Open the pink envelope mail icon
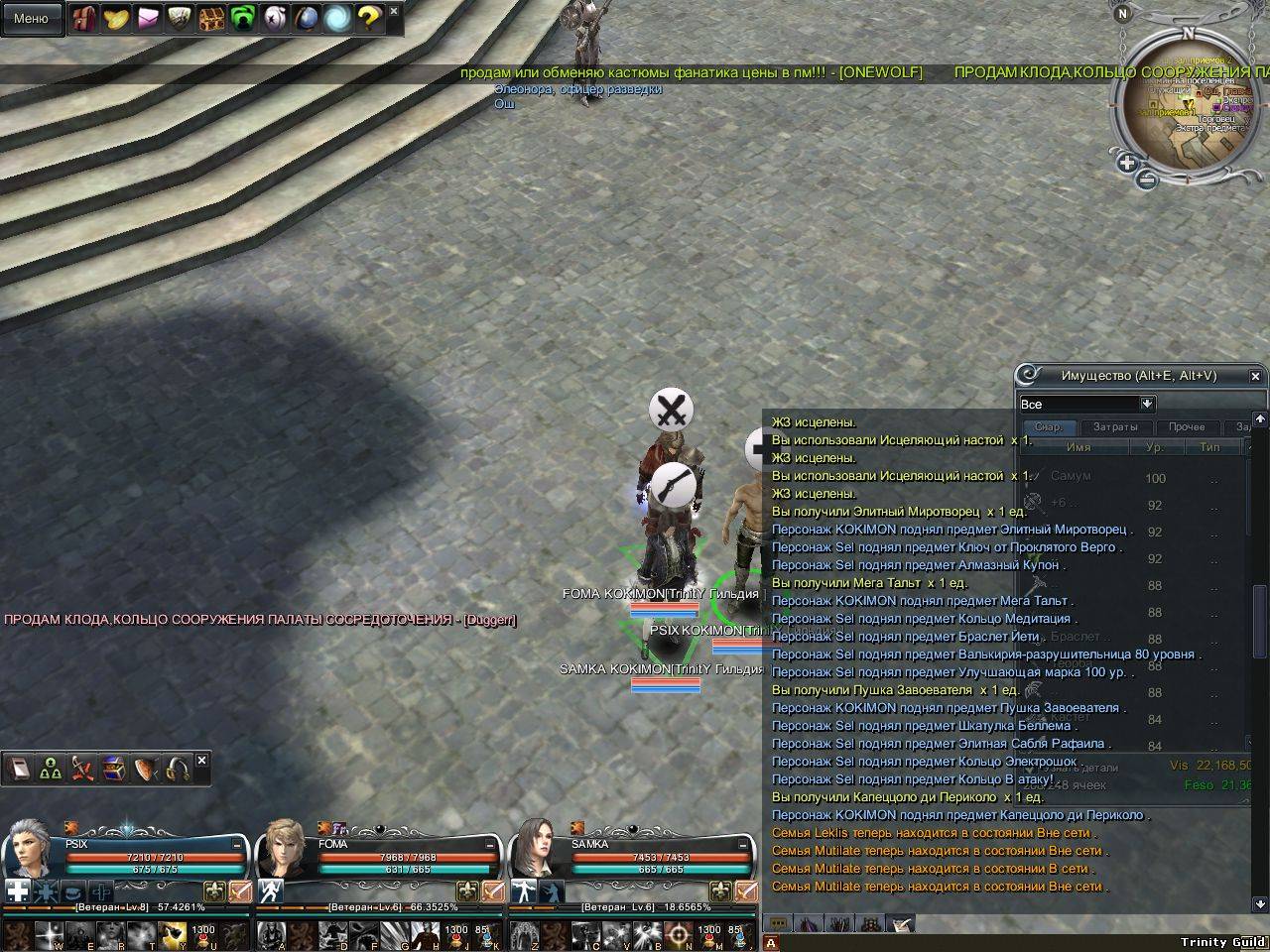 point(147,18)
